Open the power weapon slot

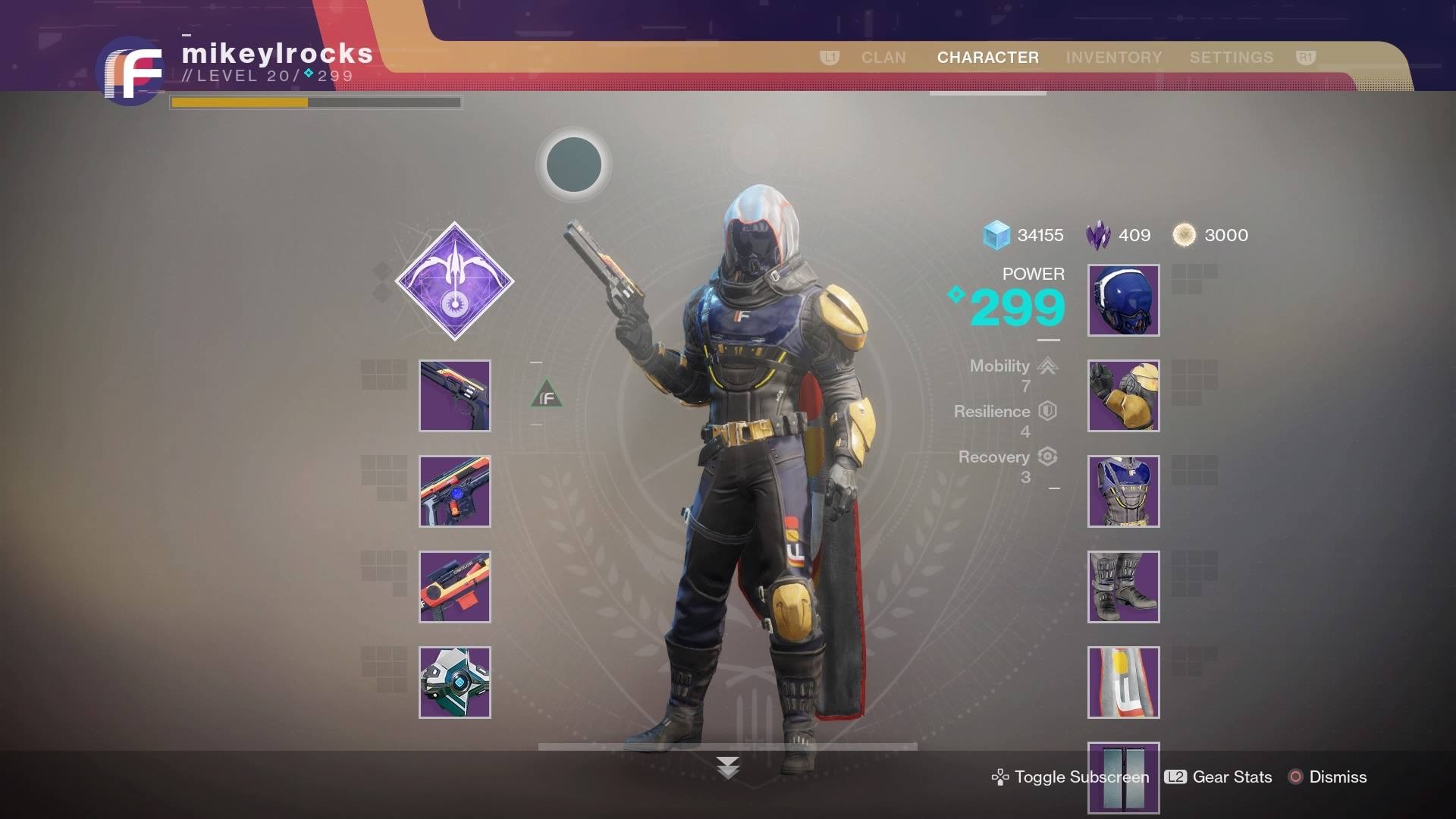pyautogui.click(x=455, y=587)
